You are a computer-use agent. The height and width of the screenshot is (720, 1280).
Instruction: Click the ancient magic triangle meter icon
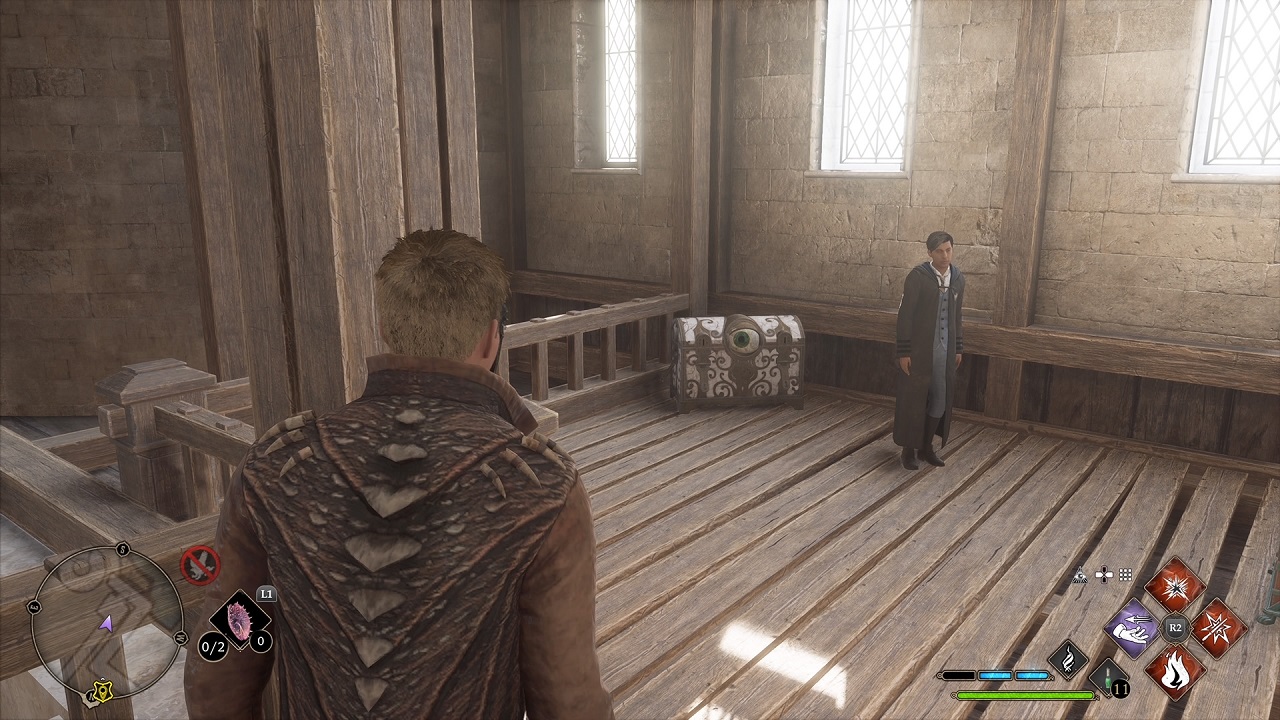pyautogui.click(x=1081, y=575)
